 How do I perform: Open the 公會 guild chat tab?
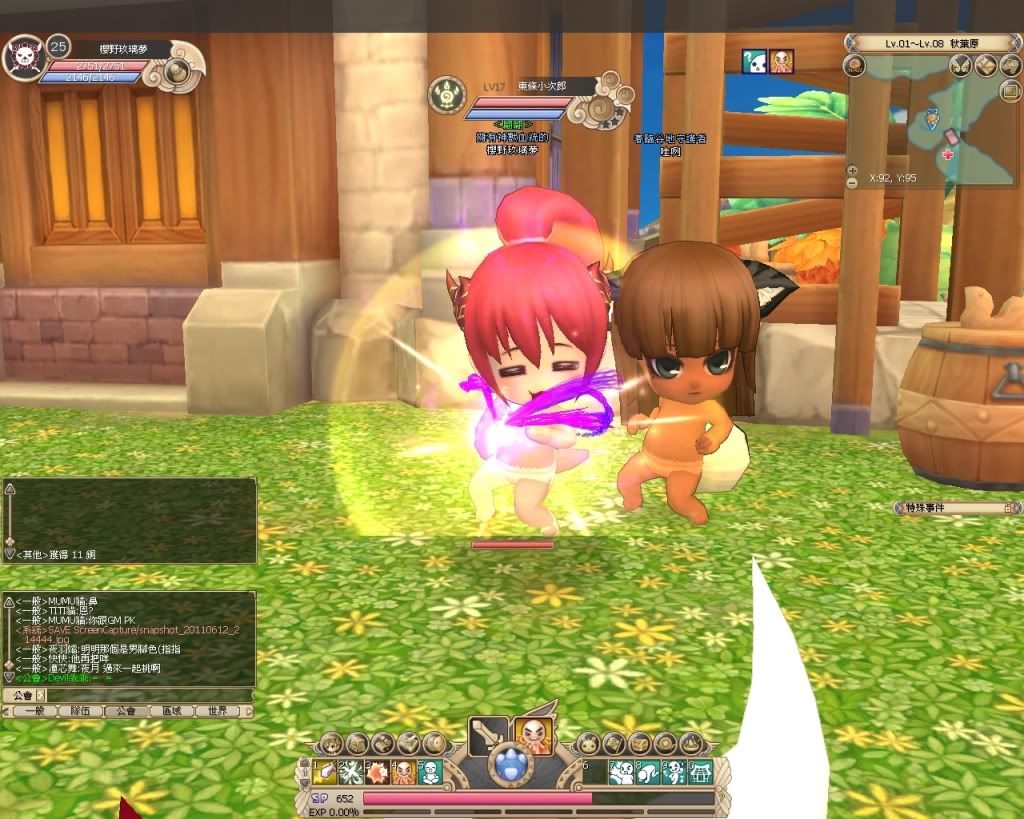[x=125, y=711]
